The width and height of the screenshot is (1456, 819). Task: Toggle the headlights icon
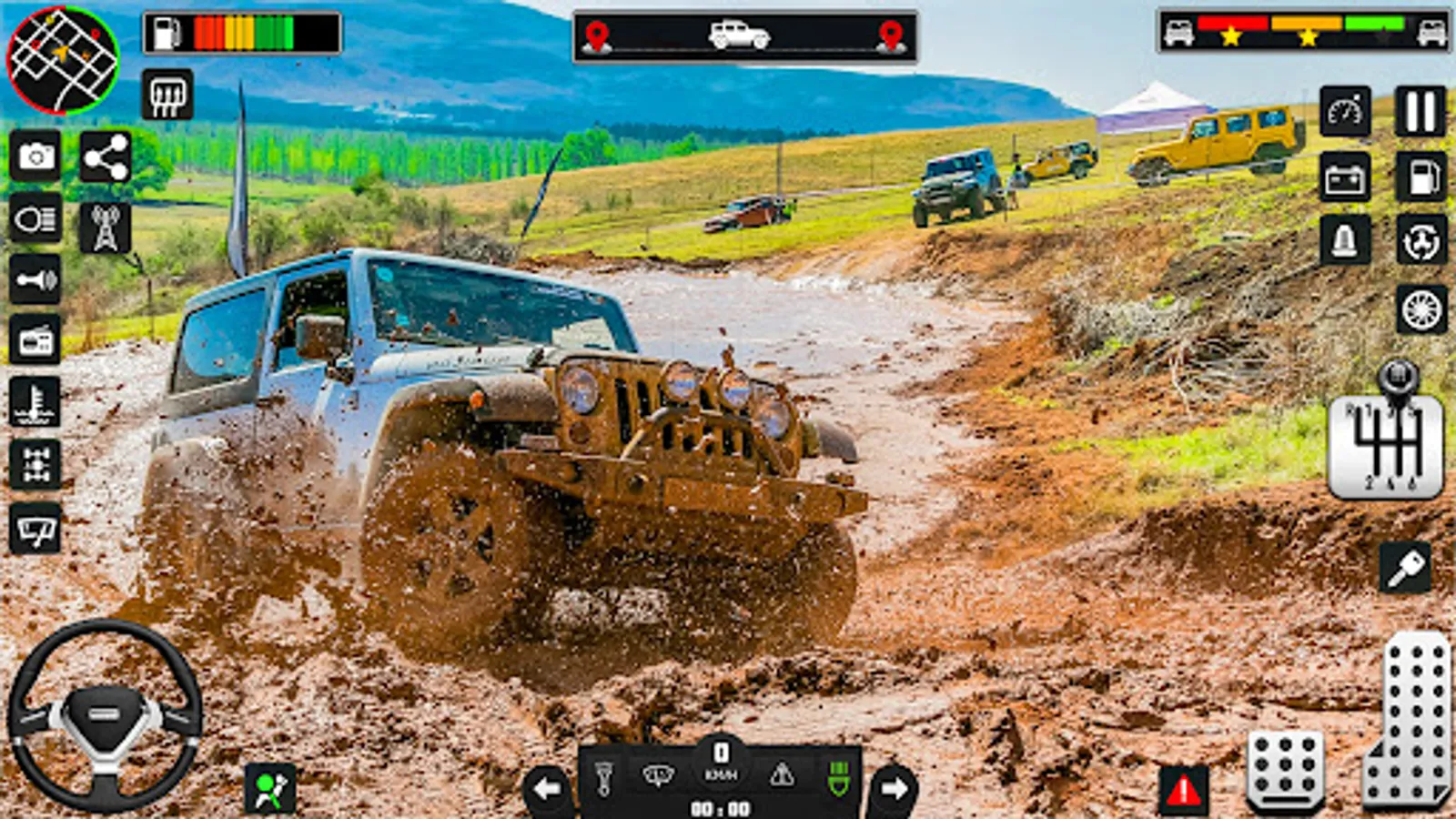(x=36, y=218)
